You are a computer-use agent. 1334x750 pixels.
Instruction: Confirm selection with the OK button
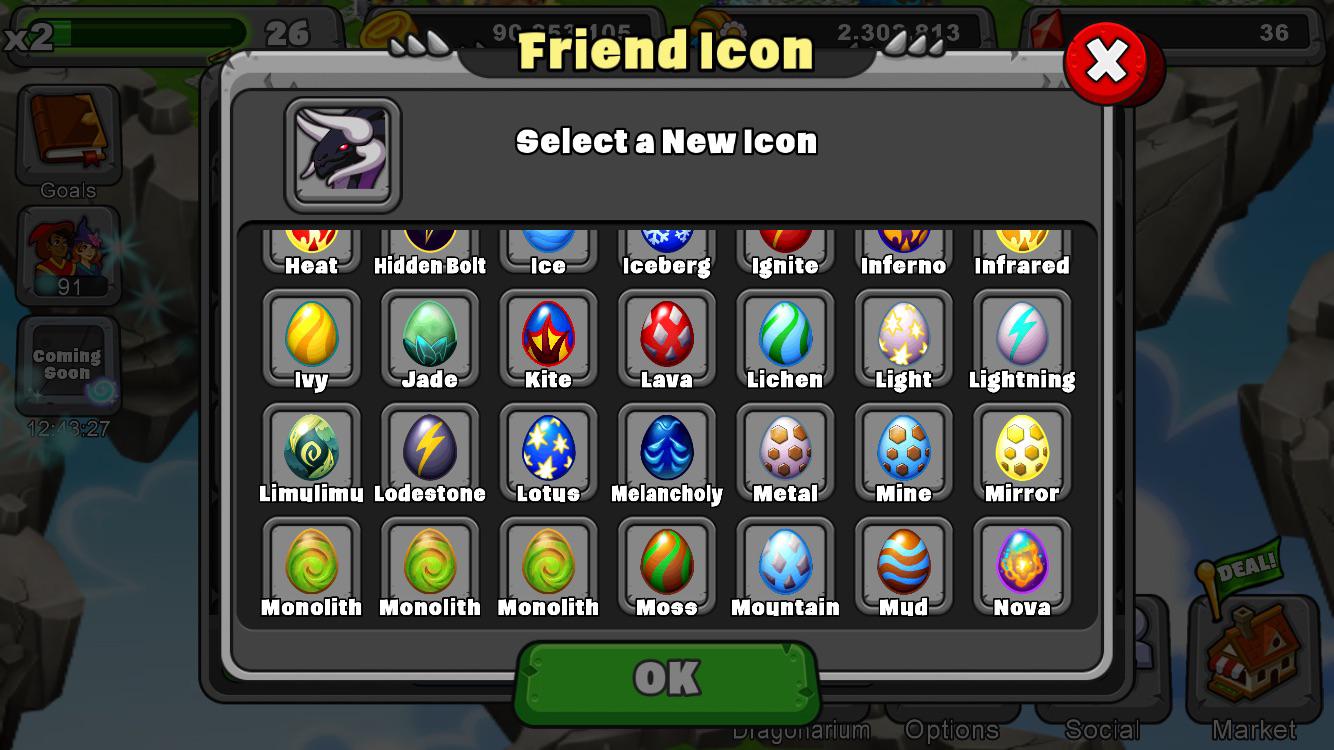667,679
